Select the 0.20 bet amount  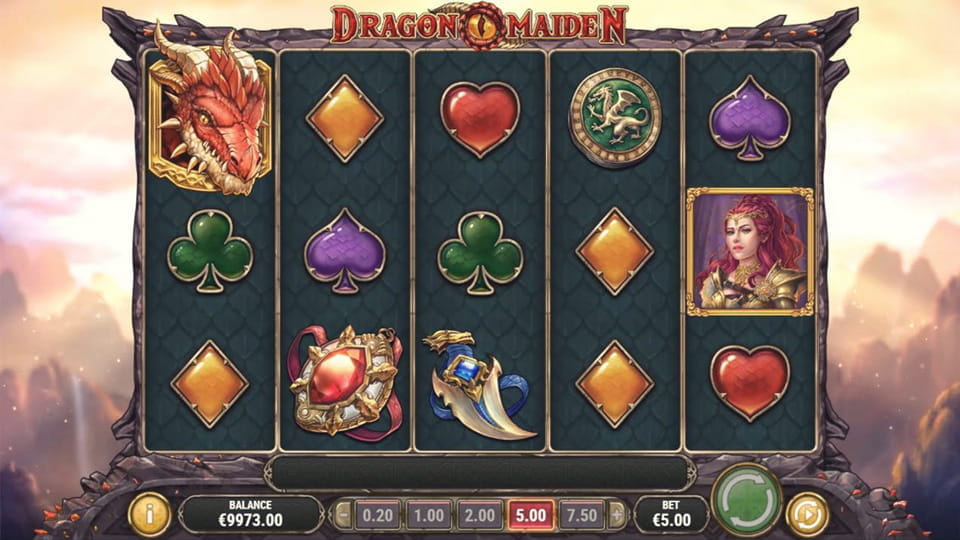click(x=378, y=515)
